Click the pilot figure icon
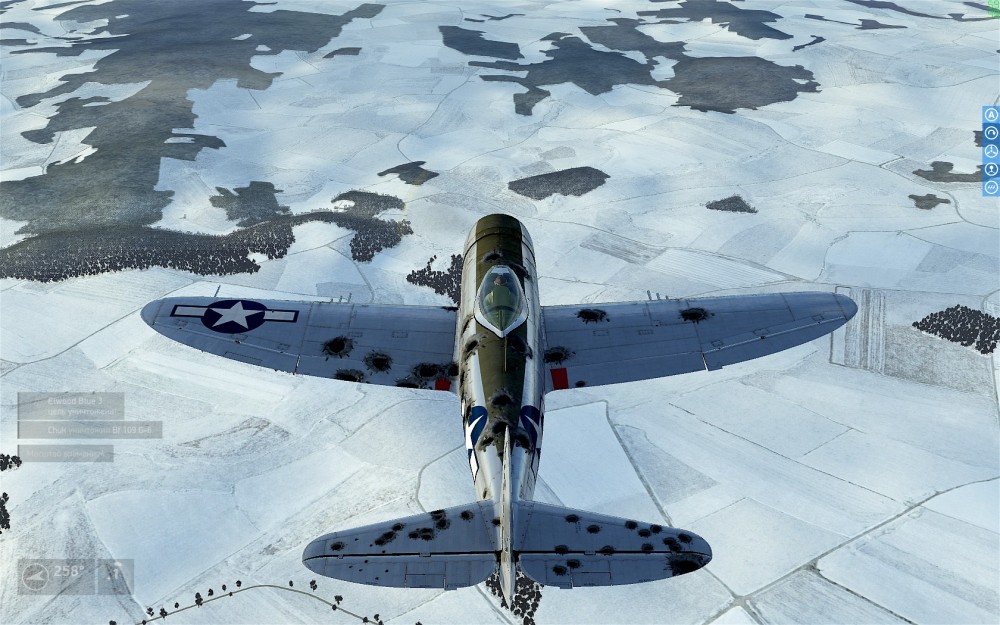The height and width of the screenshot is (625, 1000). pyautogui.click(x=991, y=169)
